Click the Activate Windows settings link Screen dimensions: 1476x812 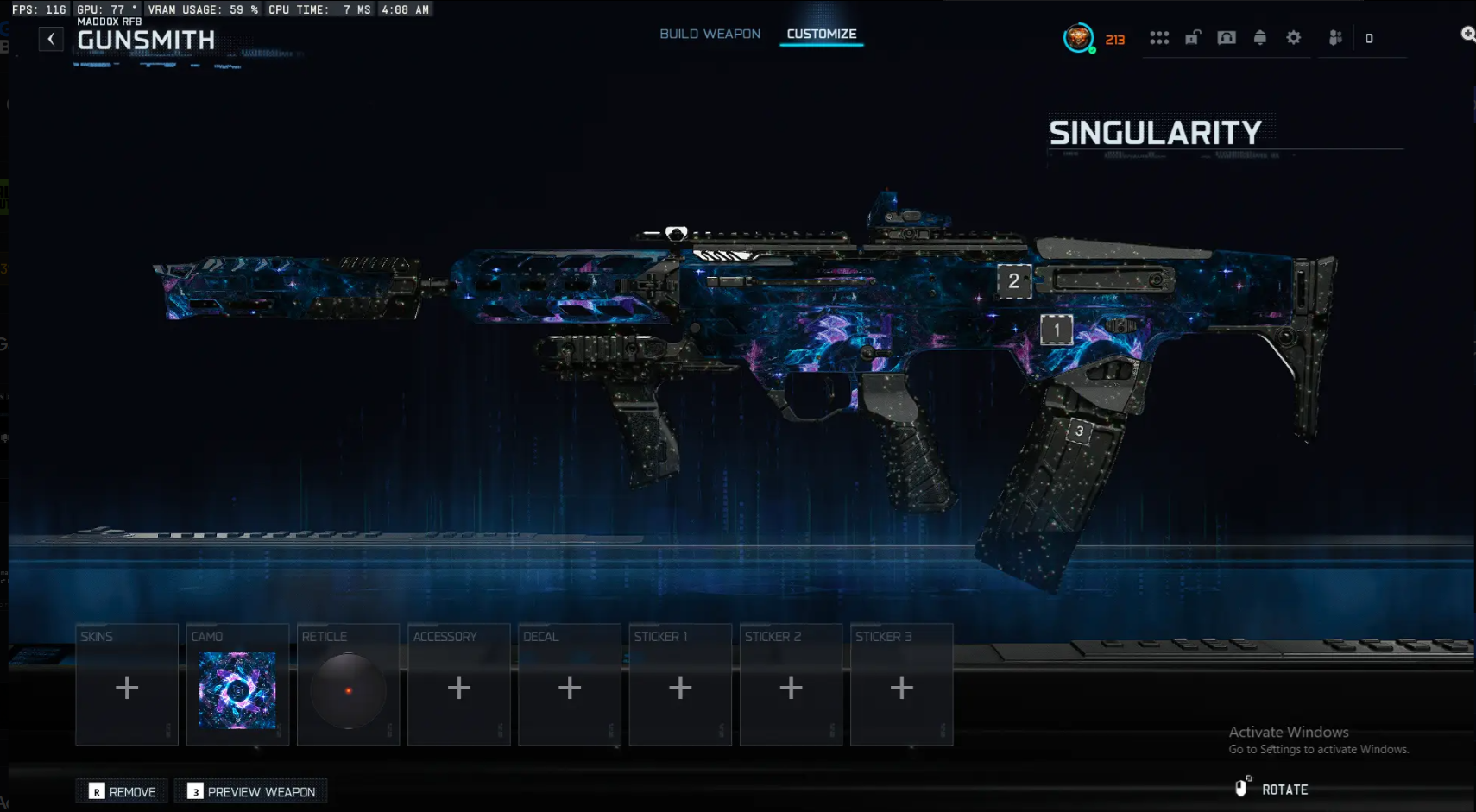[x=1318, y=750]
